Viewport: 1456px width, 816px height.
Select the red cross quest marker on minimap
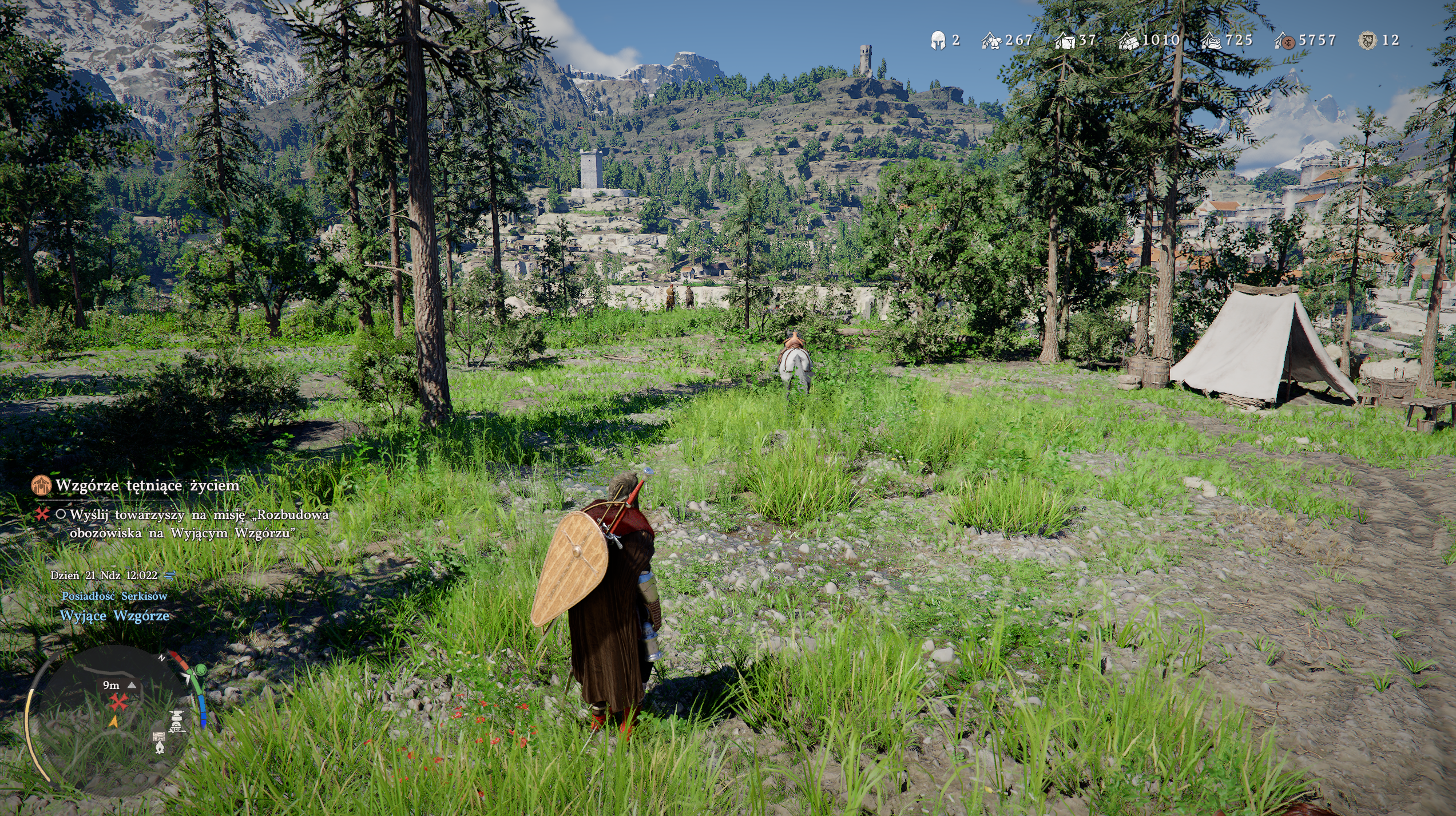[x=118, y=702]
